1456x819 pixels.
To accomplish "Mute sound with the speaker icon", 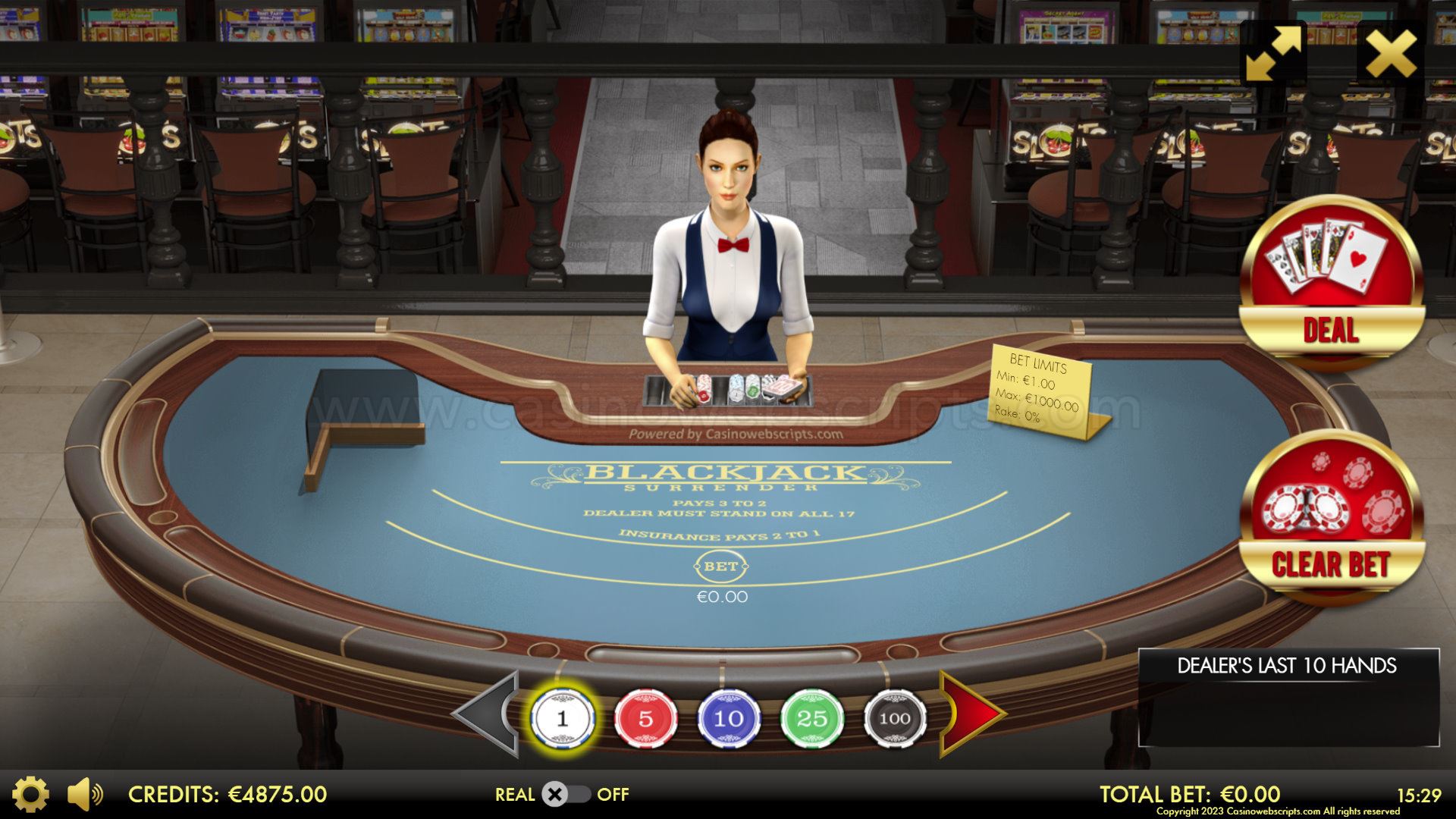I will (83, 795).
